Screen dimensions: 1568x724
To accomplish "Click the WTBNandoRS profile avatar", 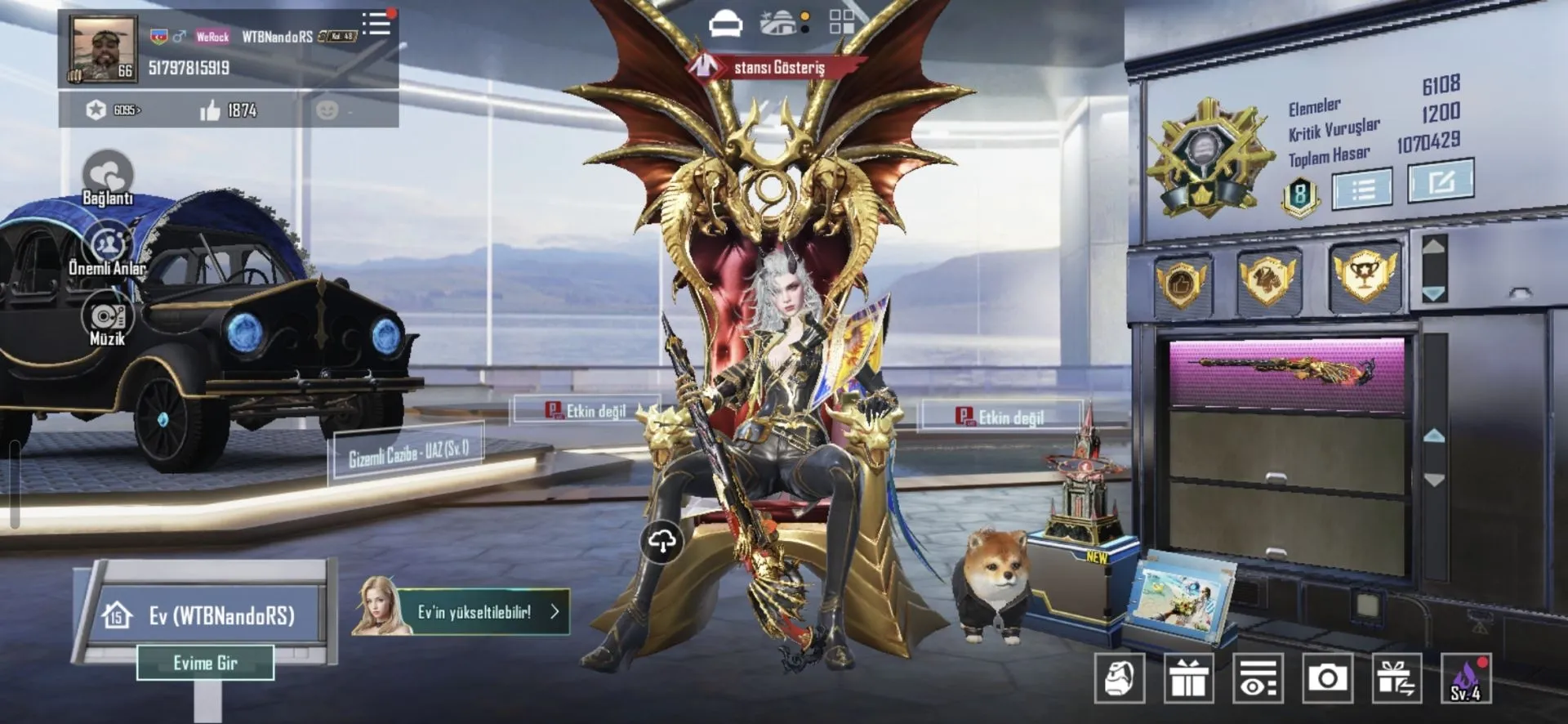I will click(103, 49).
